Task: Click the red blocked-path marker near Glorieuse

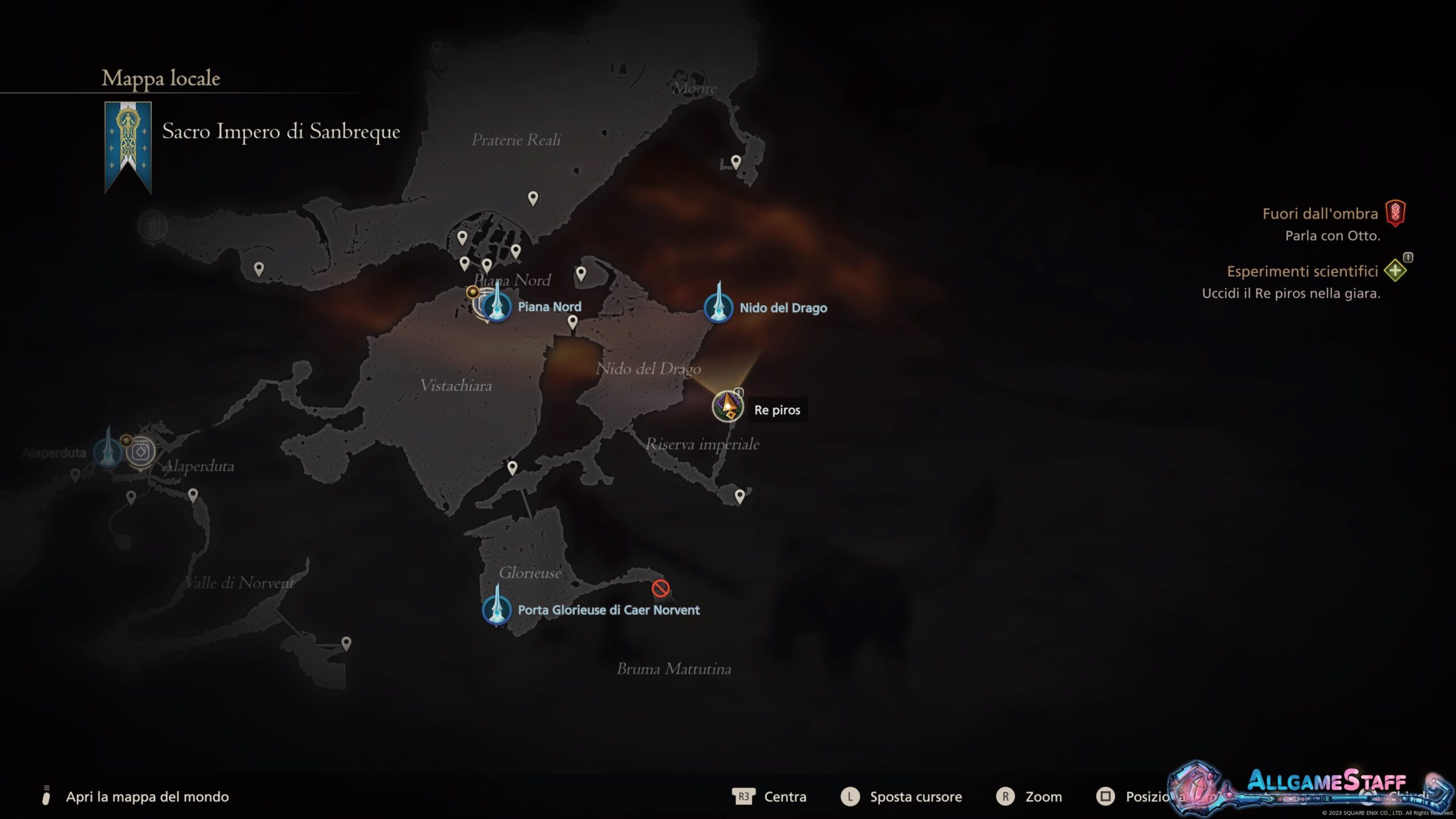Action: coord(660,588)
